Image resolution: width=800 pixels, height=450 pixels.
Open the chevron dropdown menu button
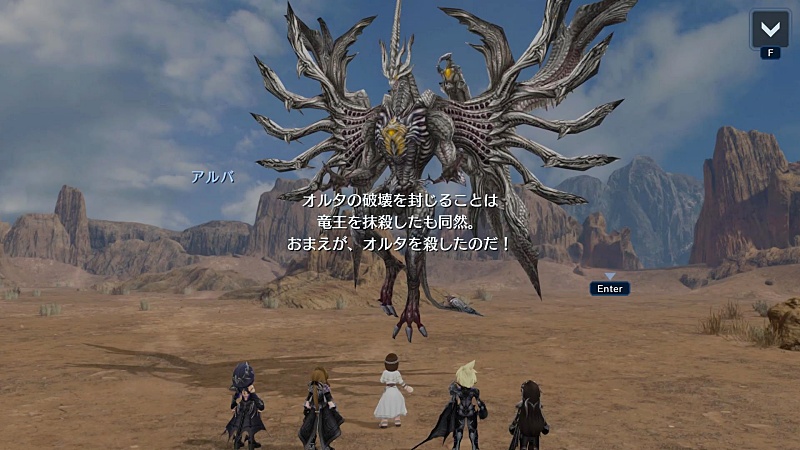click(x=770, y=28)
